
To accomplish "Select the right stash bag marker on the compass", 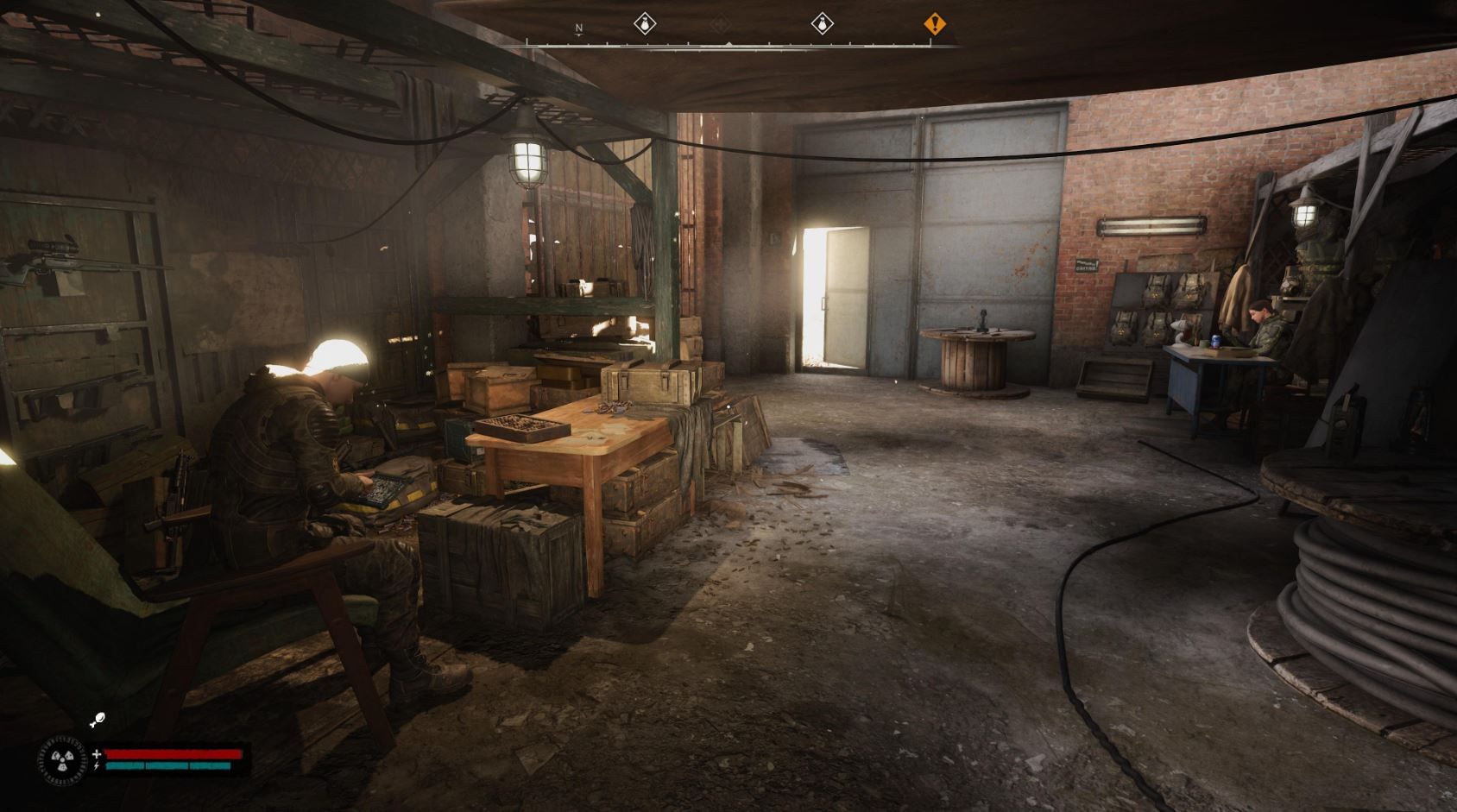I will click(823, 24).
